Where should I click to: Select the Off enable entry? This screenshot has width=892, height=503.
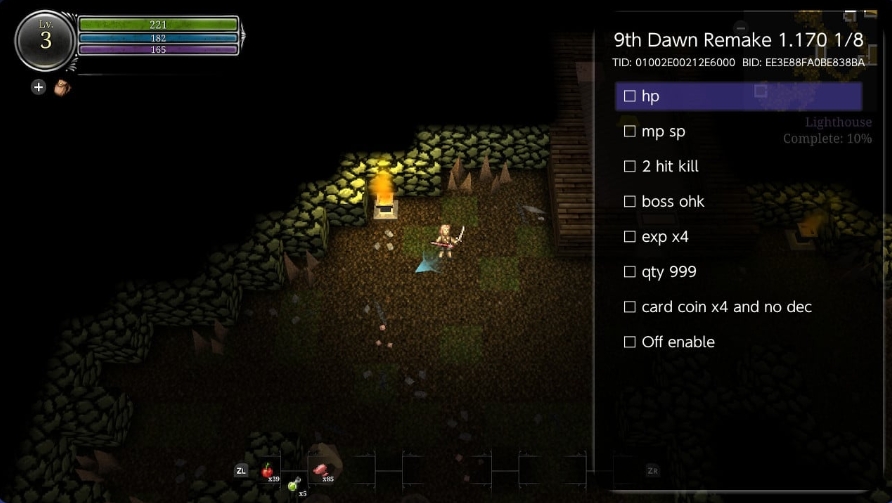tap(630, 342)
